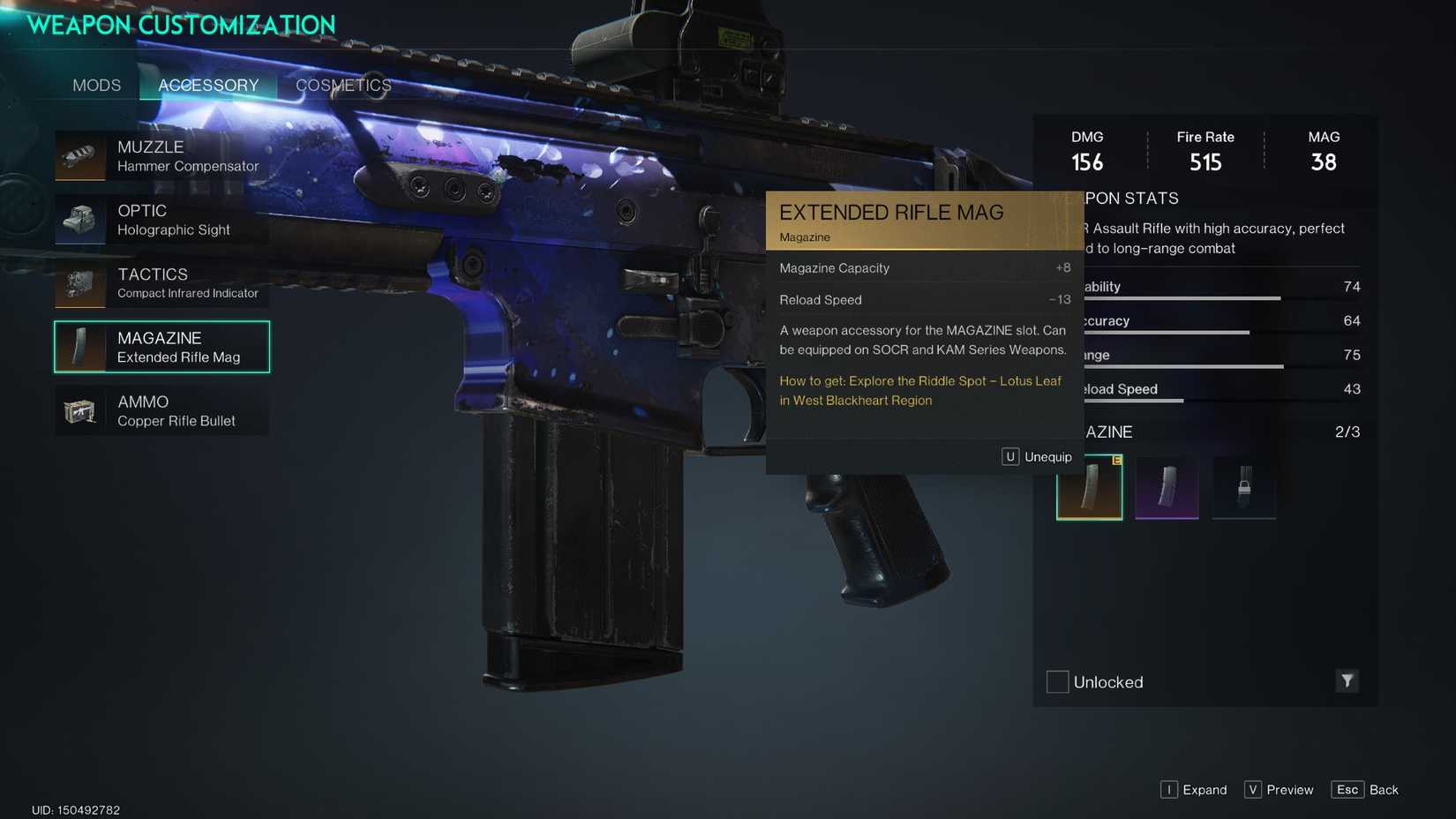Image resolution: width=1456 pixels, height=819 pixels.
Task: Select the Compact Infrared Indicator tactics icon
Action: [x=80, y=283]
